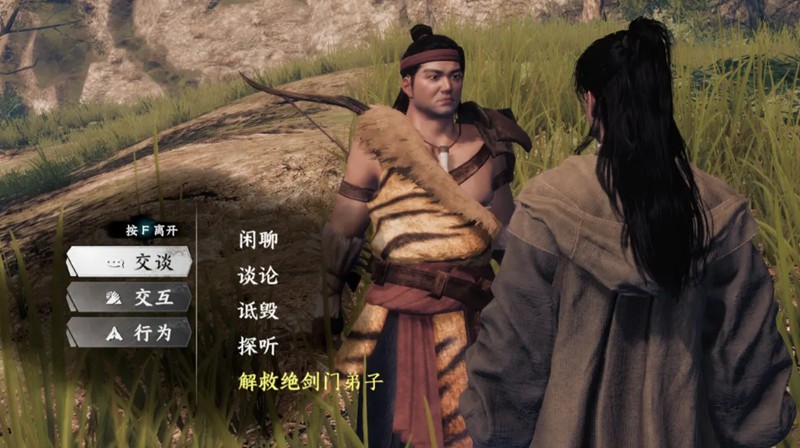Choose the yellow 解救绝剑门弟子 quest option

click(x=311, y=382)
